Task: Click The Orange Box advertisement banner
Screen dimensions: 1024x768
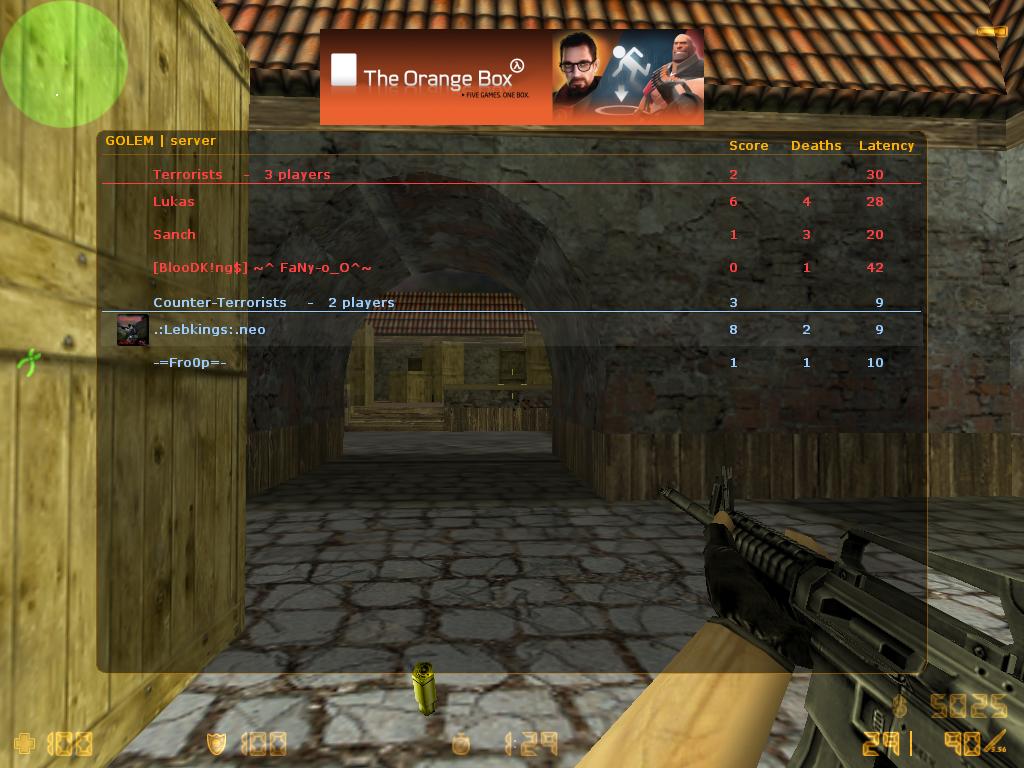Action: pyautogui.click(x=511, y=77)
